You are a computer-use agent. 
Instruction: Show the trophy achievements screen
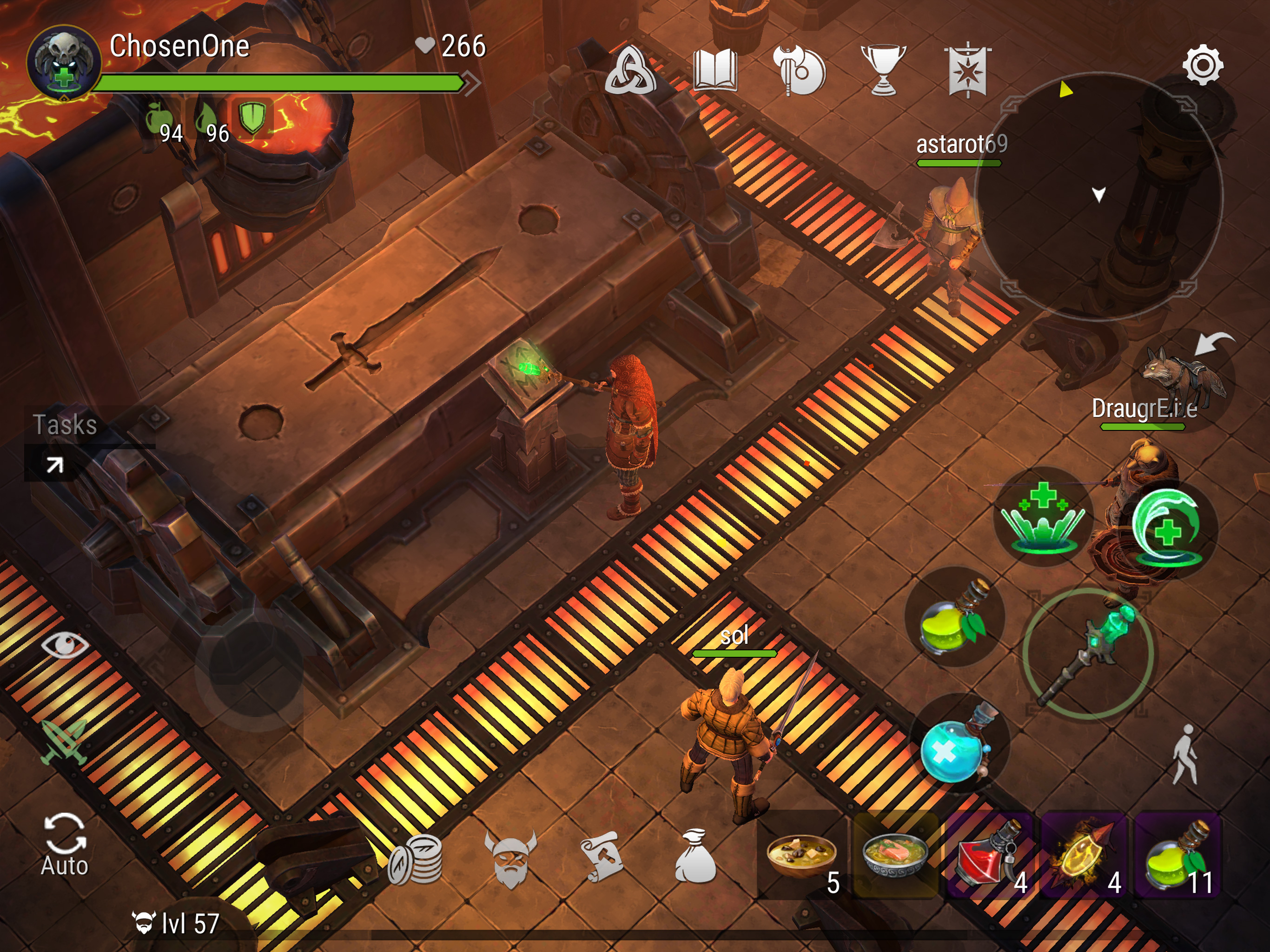(x=883, y=71)
